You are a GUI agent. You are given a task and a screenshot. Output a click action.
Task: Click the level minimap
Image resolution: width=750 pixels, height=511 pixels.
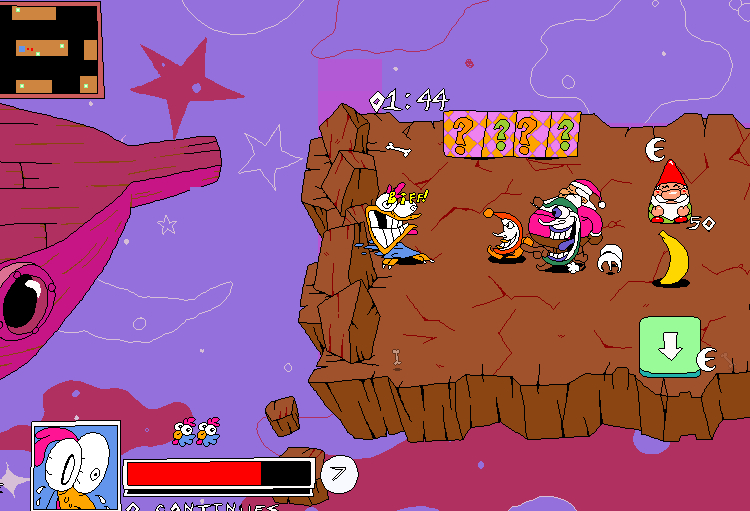(49, 49)
